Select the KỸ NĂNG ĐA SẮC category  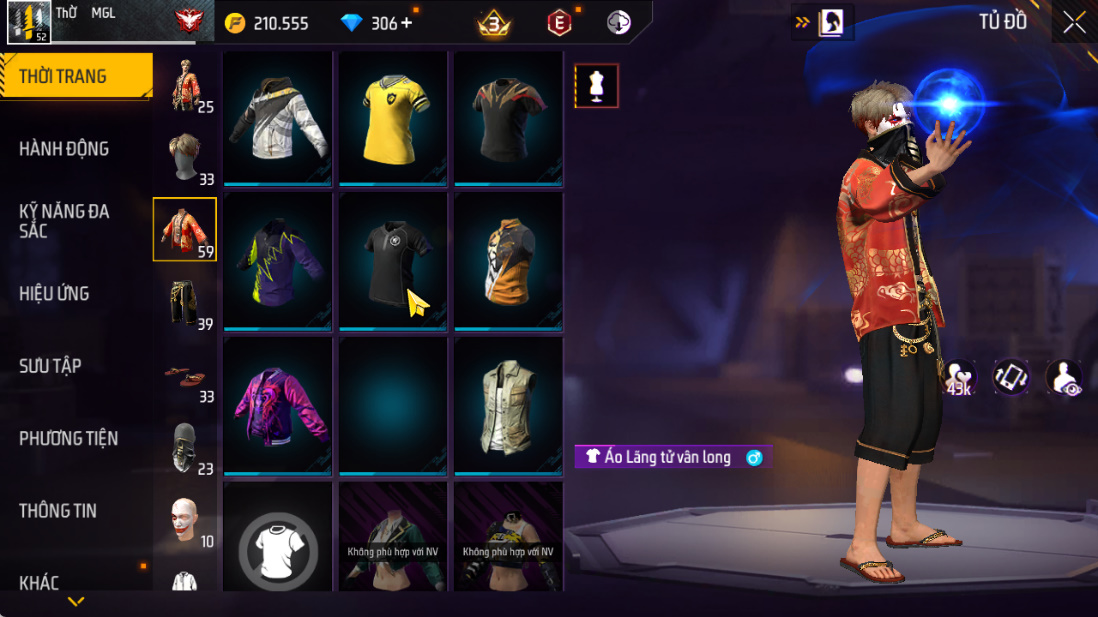pyautogui.click(x=64, y=221)
